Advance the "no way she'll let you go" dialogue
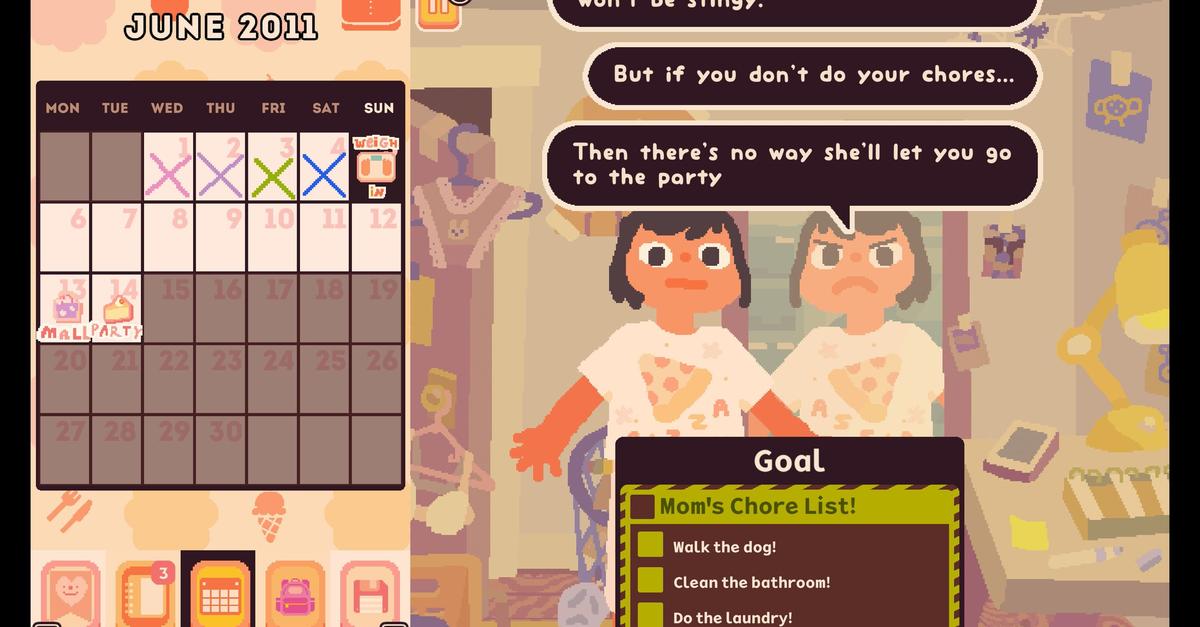Image resolution: width=1200 pixels, height=627 pixels. click(x=791, y=165)
